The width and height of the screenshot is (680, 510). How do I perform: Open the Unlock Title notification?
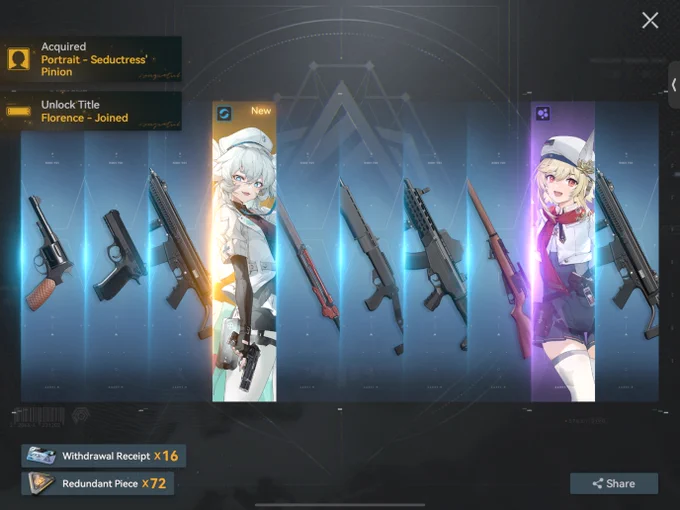92,111
